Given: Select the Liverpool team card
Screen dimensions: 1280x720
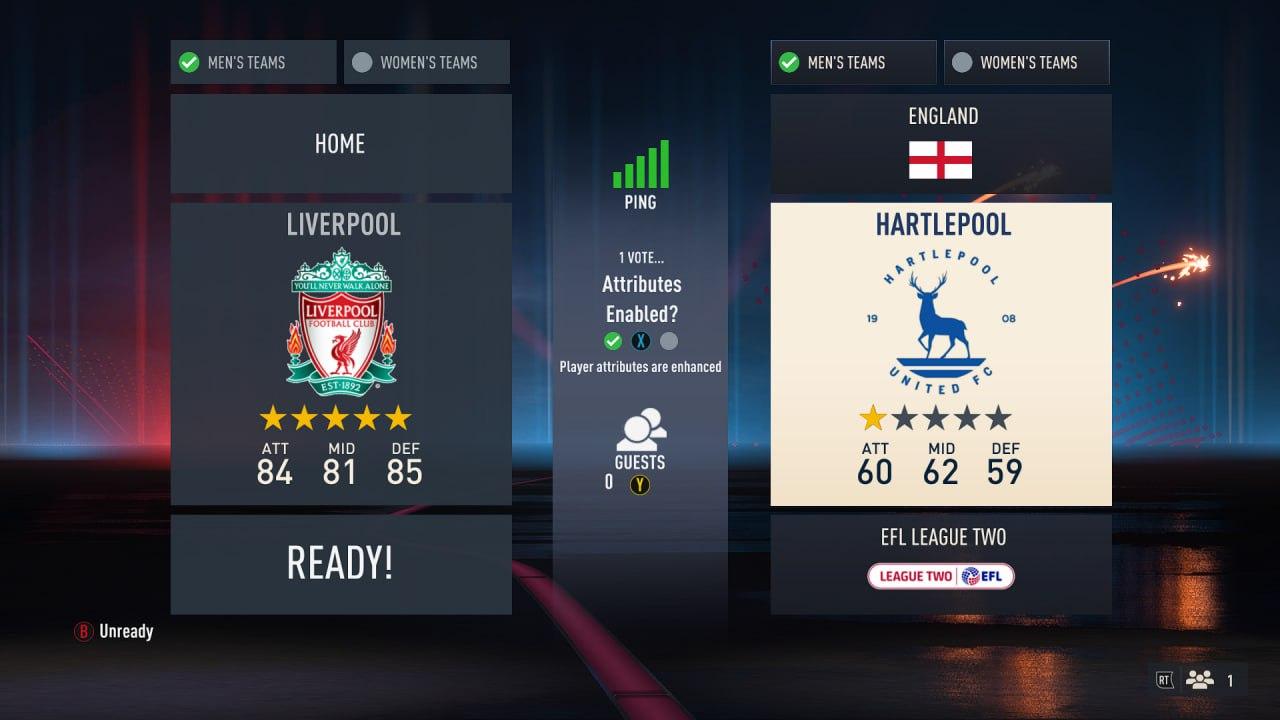Looking at the screenshot, I should pos(340,353).
